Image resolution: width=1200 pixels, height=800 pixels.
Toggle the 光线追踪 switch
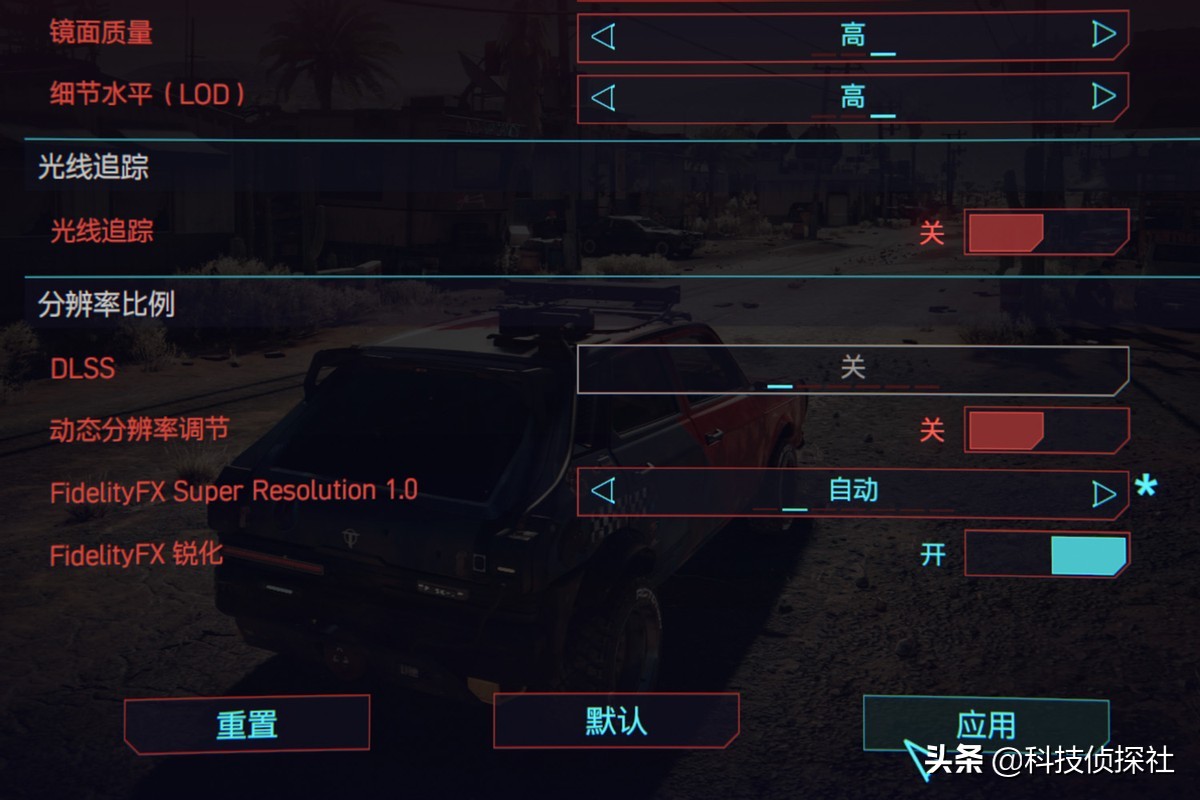1046,232
